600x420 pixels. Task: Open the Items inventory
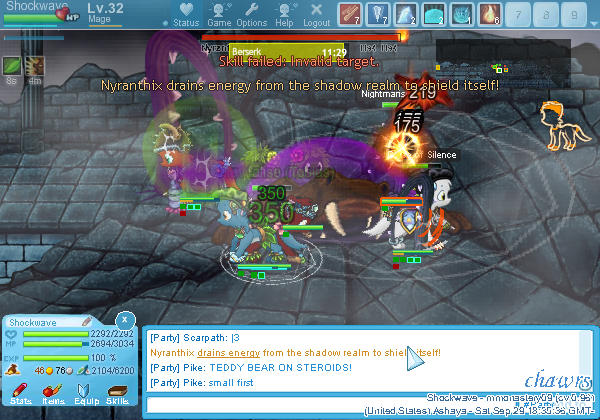[53, 394]
